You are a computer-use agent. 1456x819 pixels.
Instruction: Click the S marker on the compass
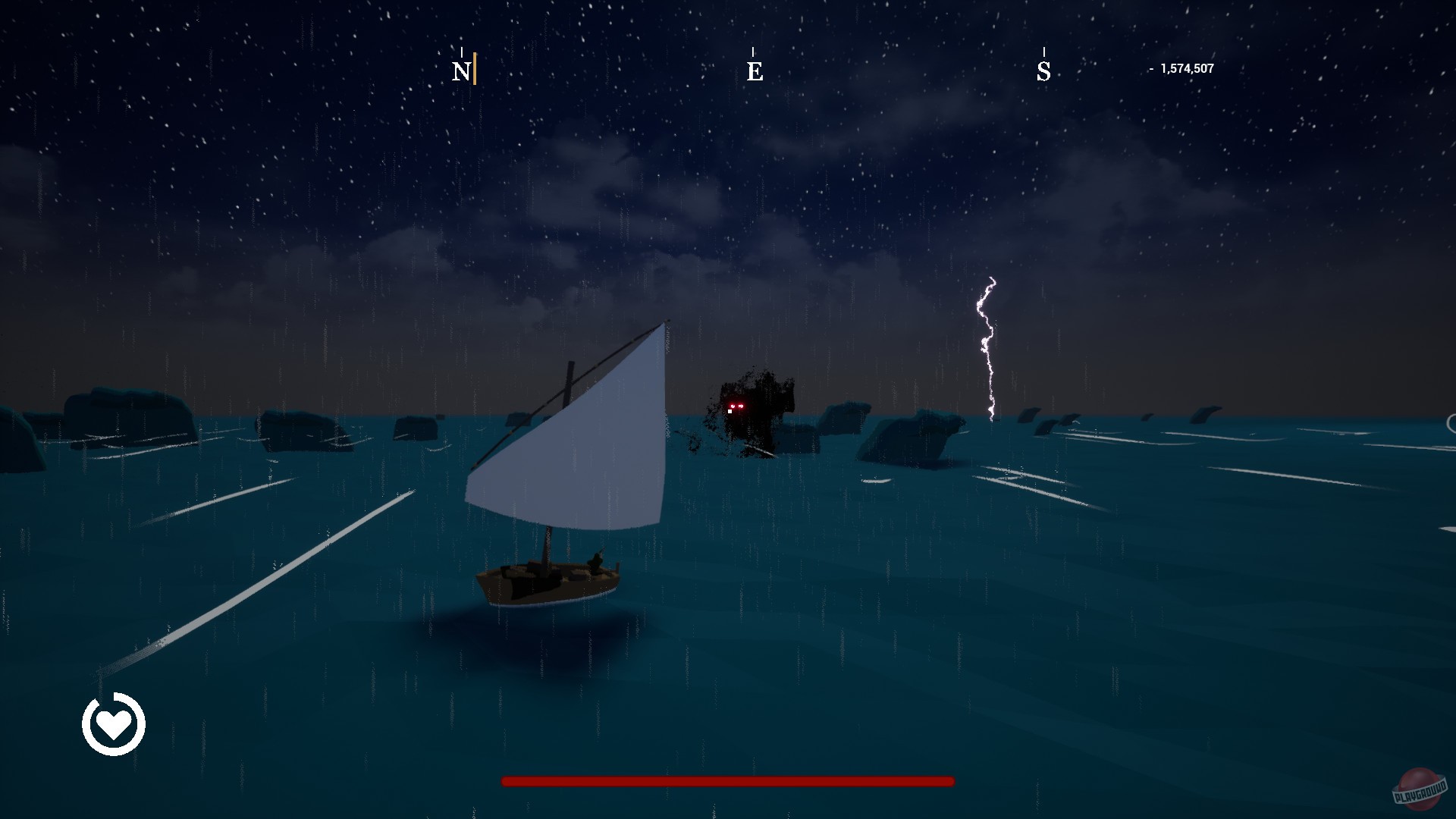(1044, 71)
